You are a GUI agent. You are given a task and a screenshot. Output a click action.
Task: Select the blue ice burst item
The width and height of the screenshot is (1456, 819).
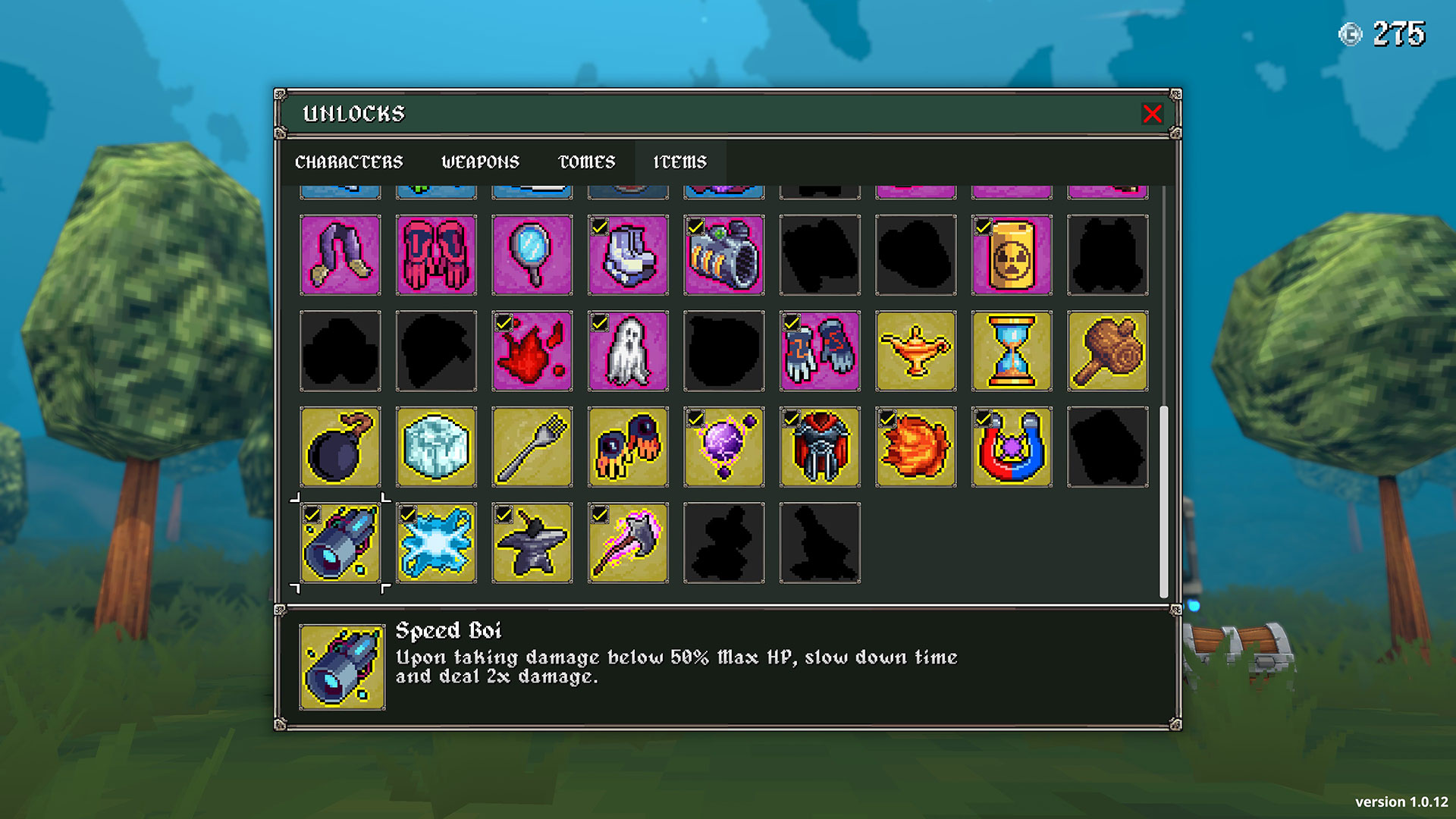pos(436,543)
